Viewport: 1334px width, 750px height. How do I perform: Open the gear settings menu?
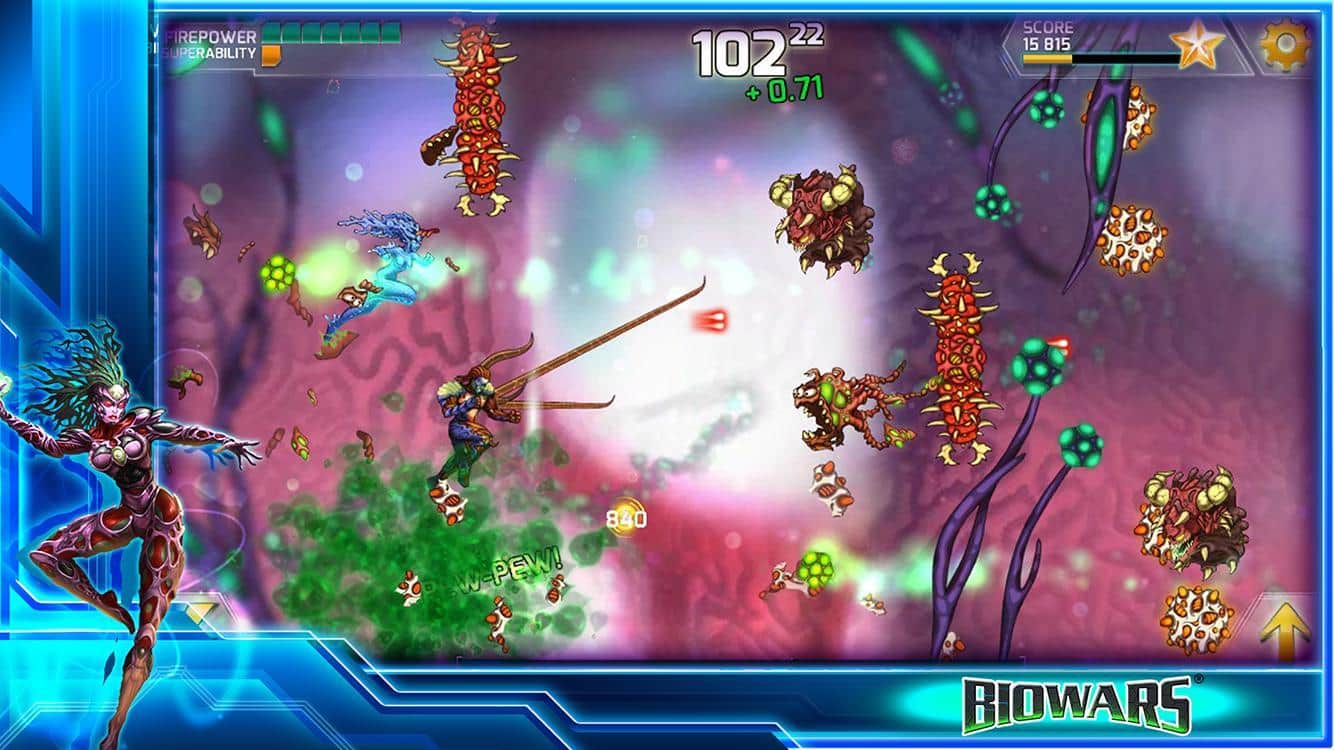(x=1285, y=46)
